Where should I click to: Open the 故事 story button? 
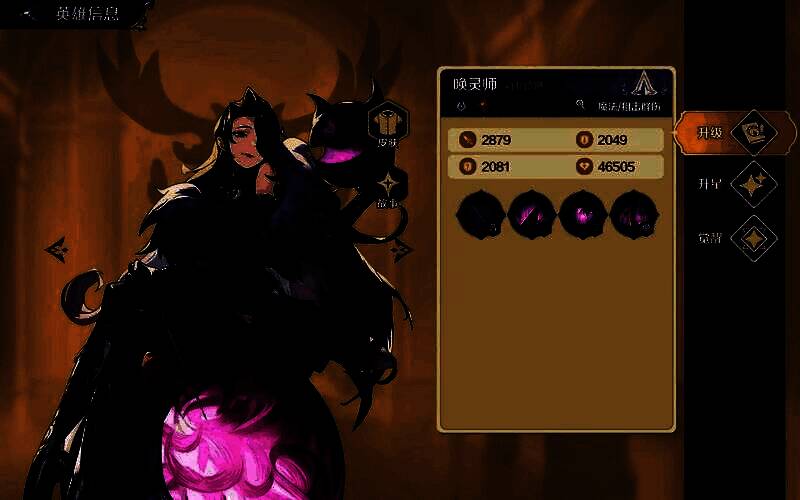[x=387, y=188]
